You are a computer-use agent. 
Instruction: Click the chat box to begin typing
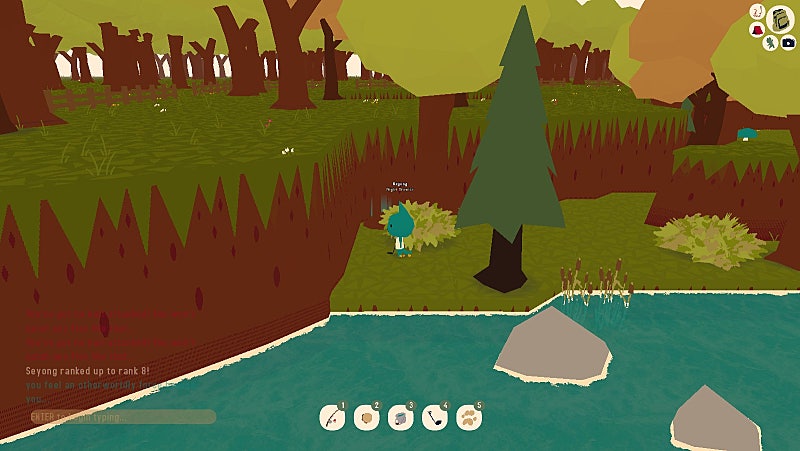point(121,416)
